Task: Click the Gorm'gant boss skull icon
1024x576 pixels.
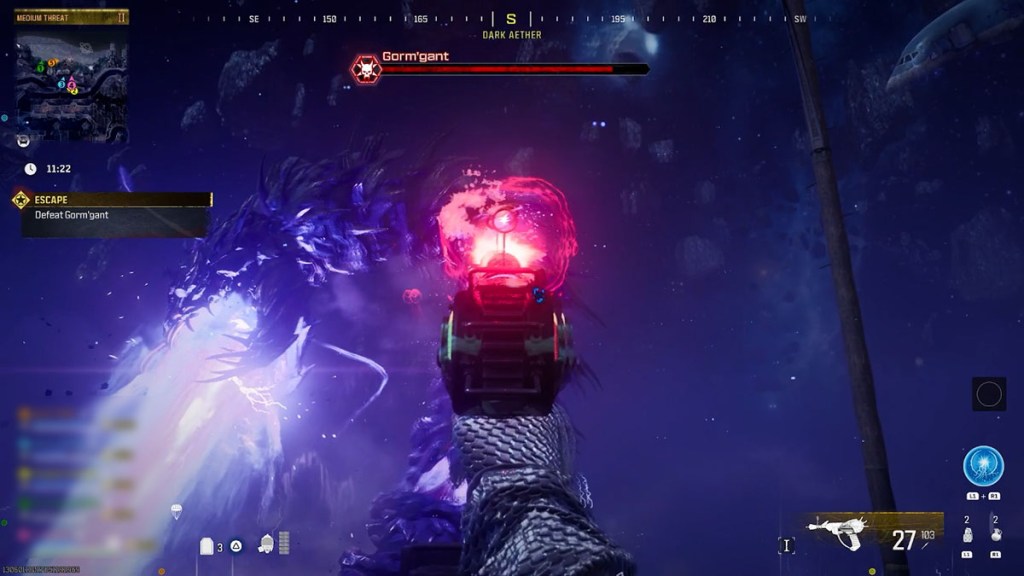Action: click(366, 69)
